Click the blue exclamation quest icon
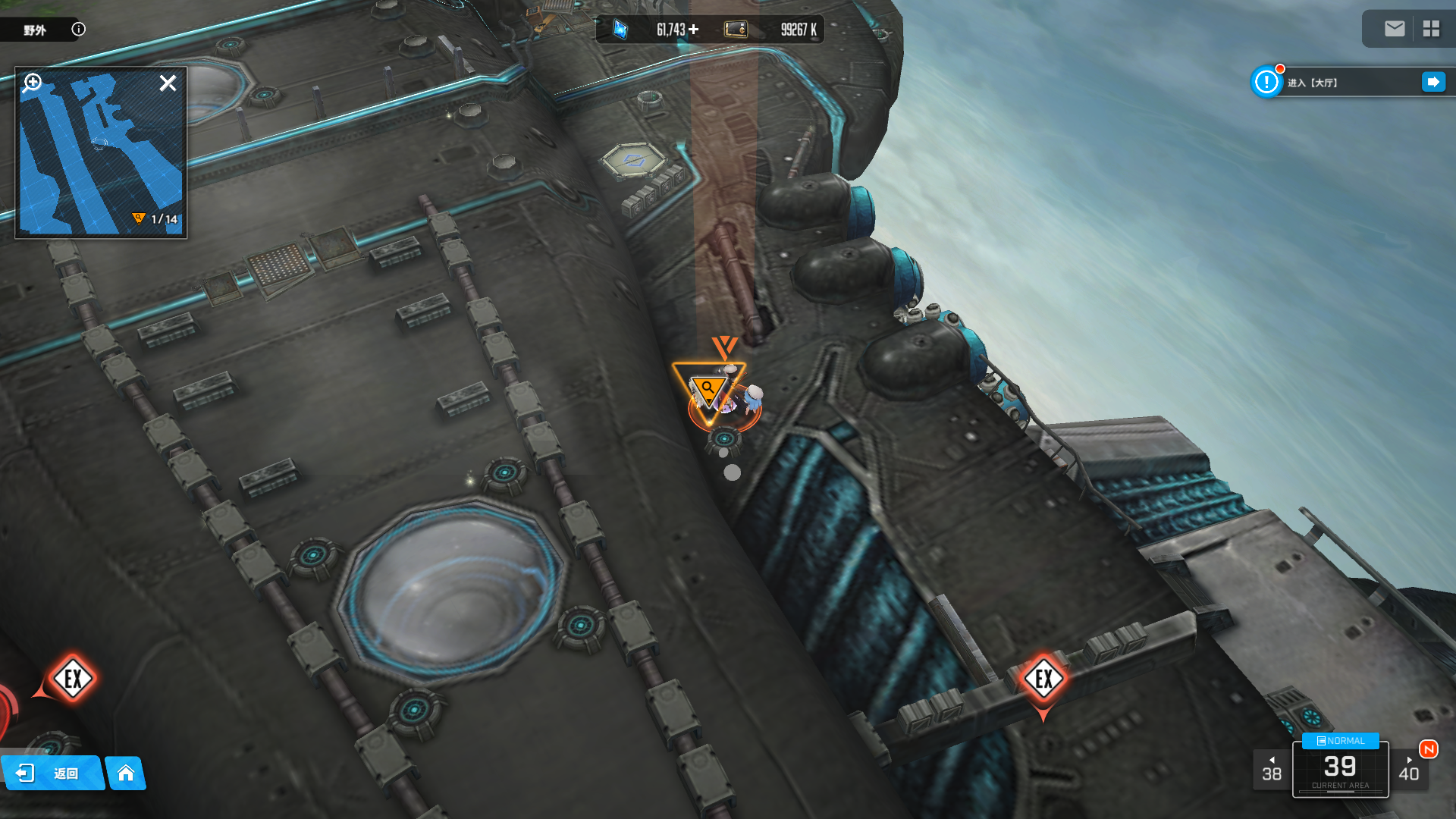Viewport: 1456px width, 819px height. 1266,82
